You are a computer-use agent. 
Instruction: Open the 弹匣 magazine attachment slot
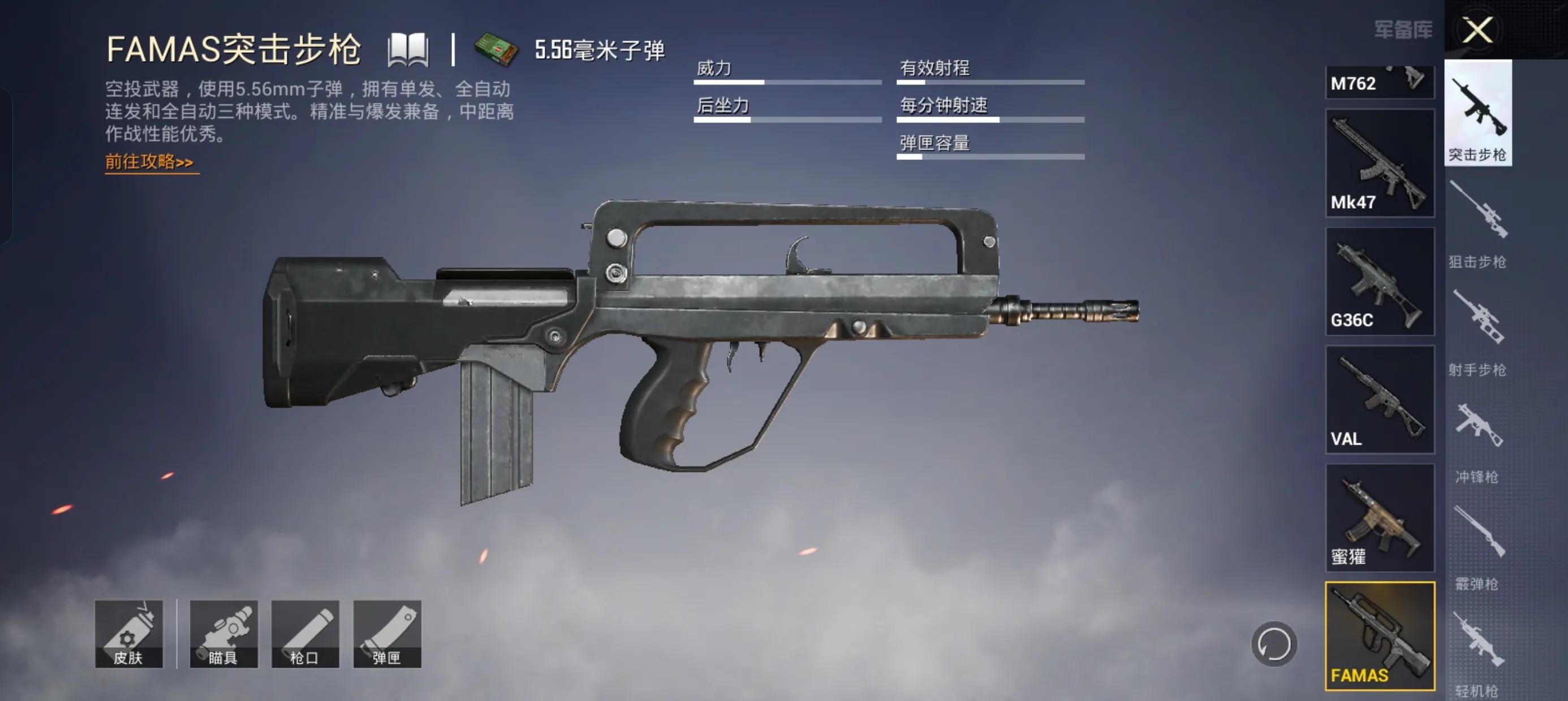point(387,634)
